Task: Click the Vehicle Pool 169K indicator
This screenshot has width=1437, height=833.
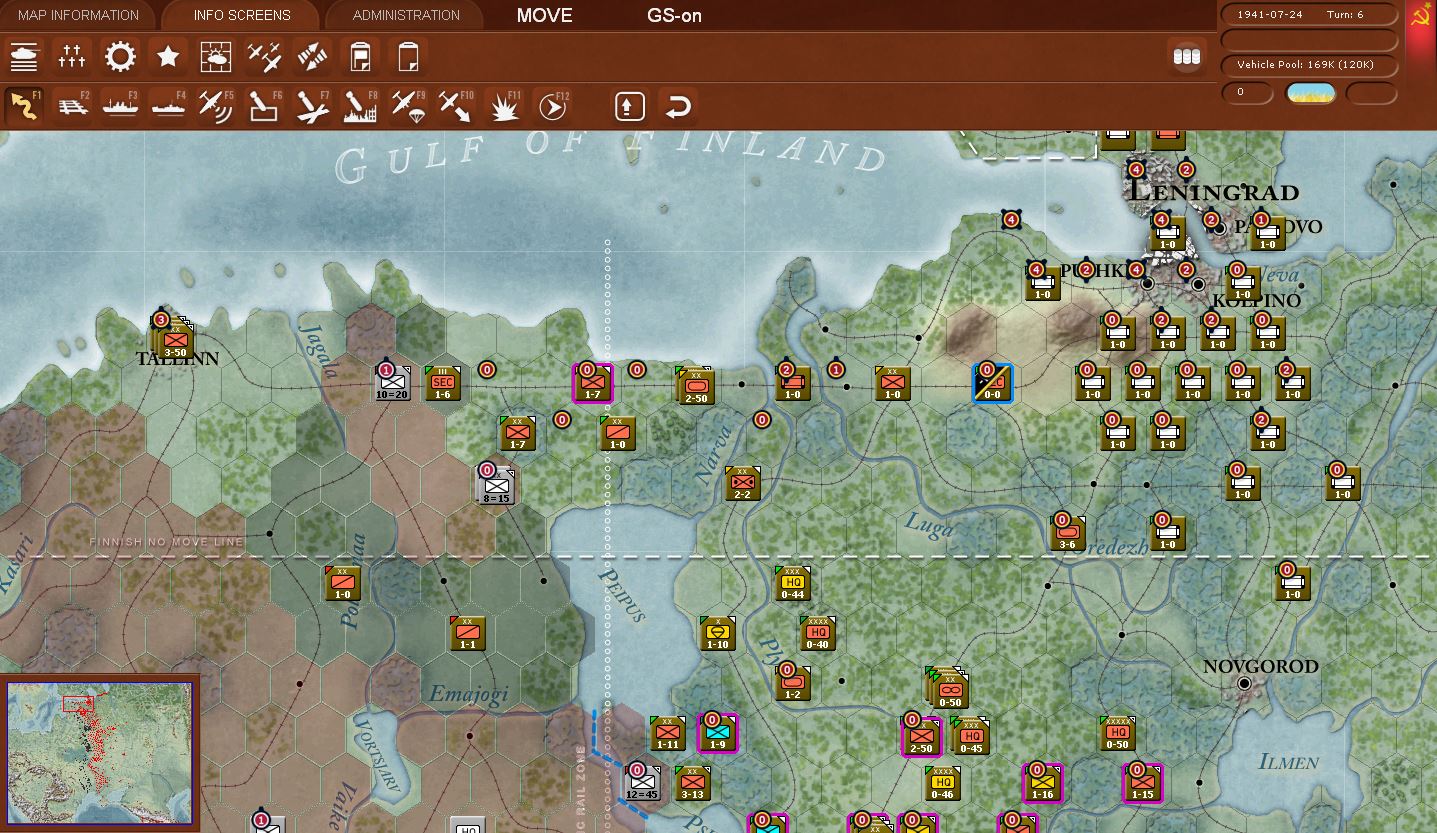Action: (x=1309, y=65)
